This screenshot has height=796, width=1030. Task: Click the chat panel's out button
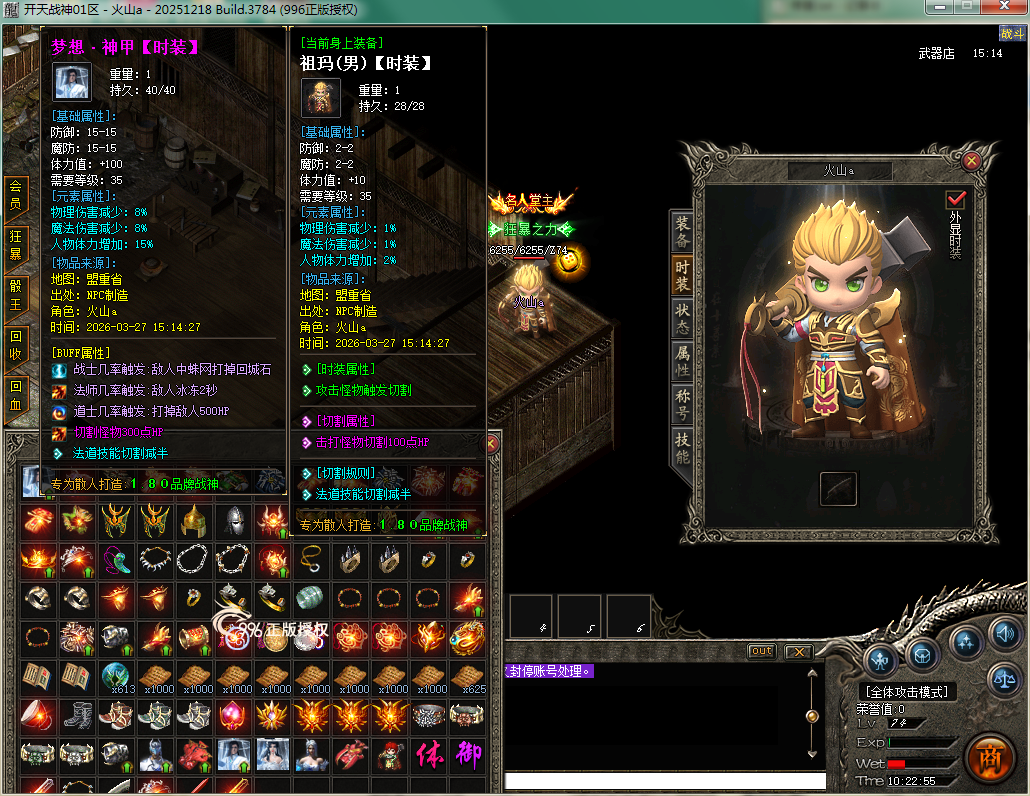pyautogui.click(x=762, y=651)
